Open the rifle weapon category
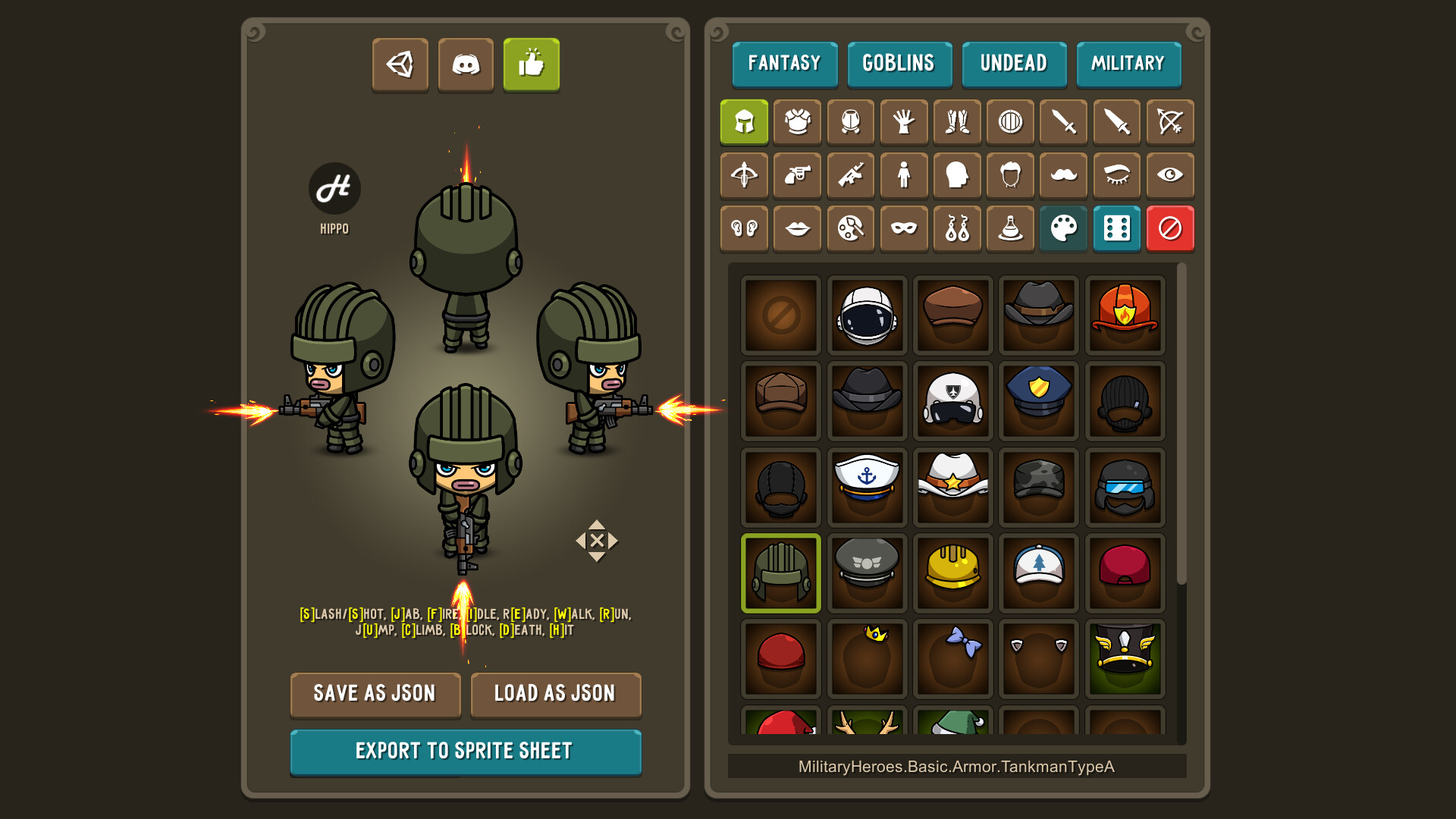 850,175
